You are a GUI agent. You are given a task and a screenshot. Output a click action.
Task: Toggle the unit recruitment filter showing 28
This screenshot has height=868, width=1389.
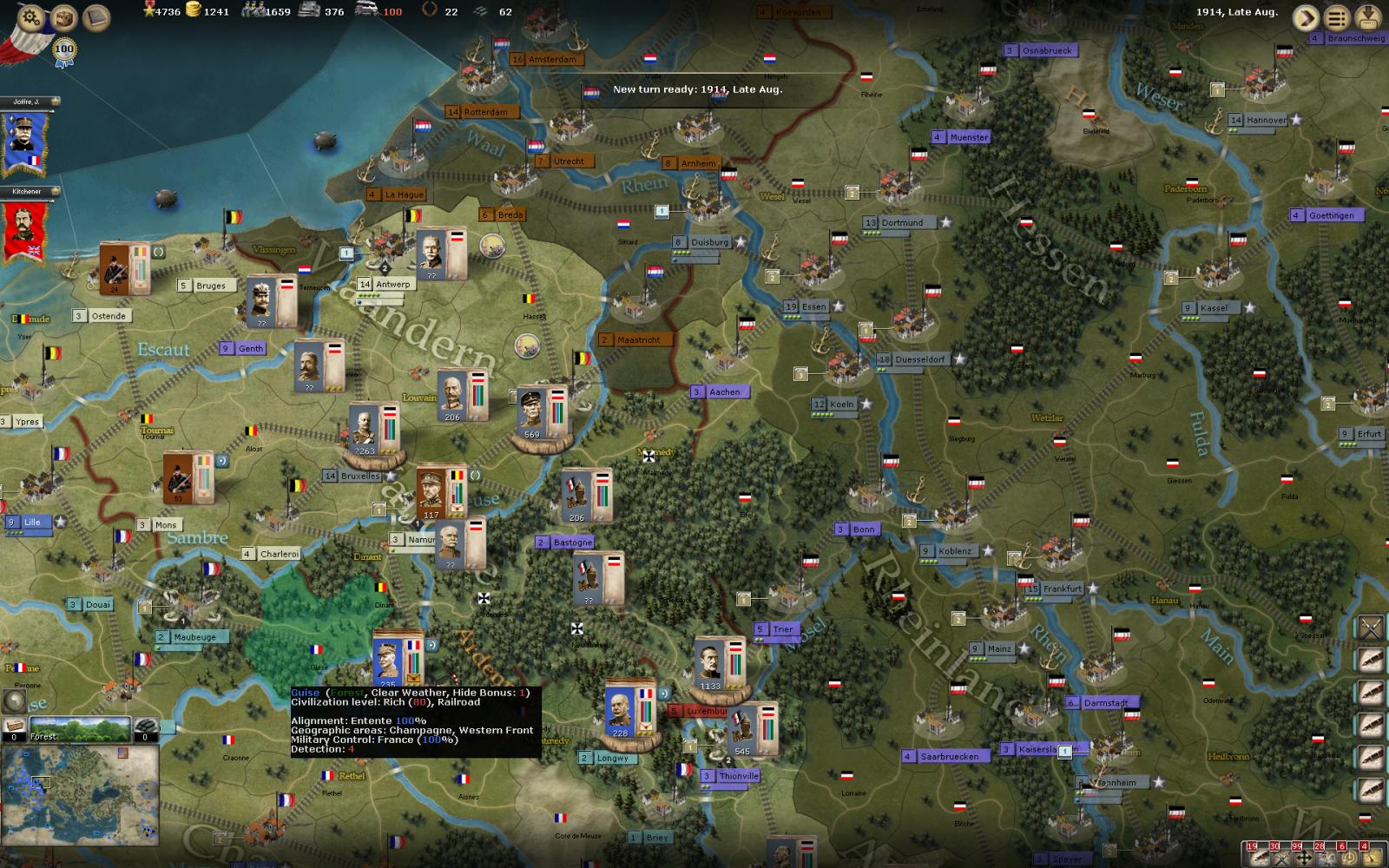[1326, 857]
